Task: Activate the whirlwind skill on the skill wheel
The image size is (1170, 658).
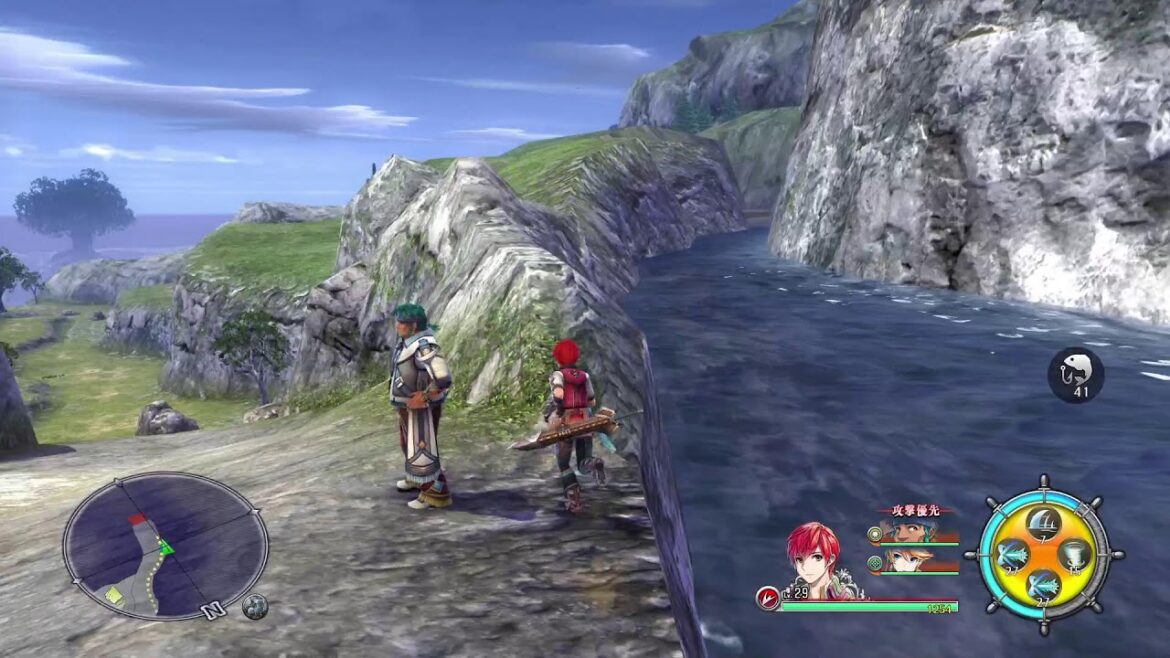Action: 1077,553
